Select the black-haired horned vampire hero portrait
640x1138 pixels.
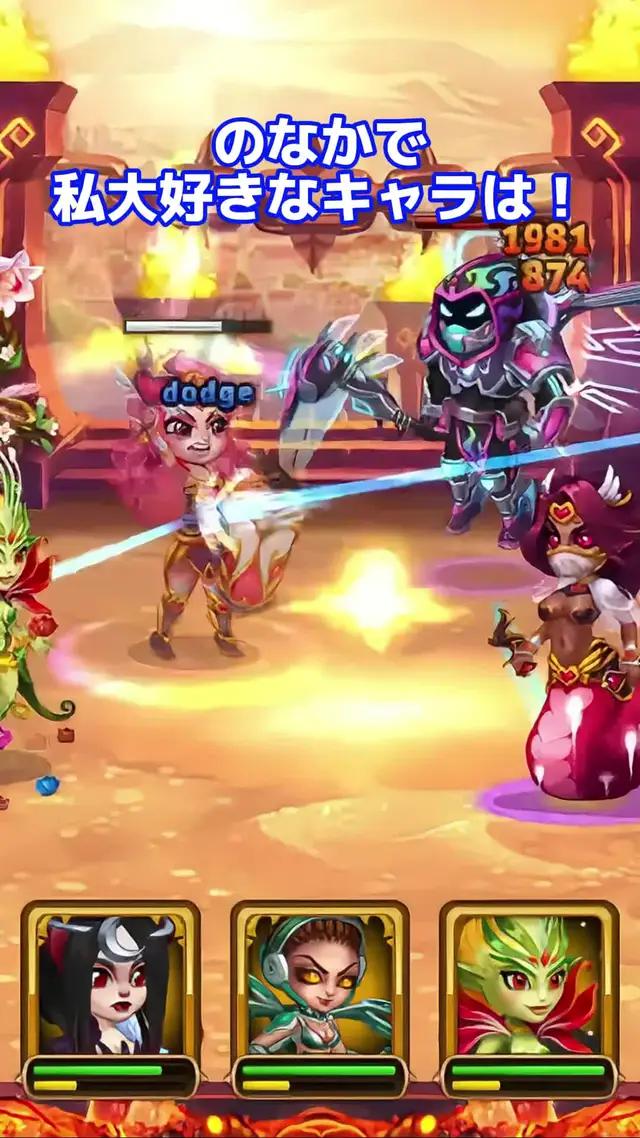[x=110, y=985]
